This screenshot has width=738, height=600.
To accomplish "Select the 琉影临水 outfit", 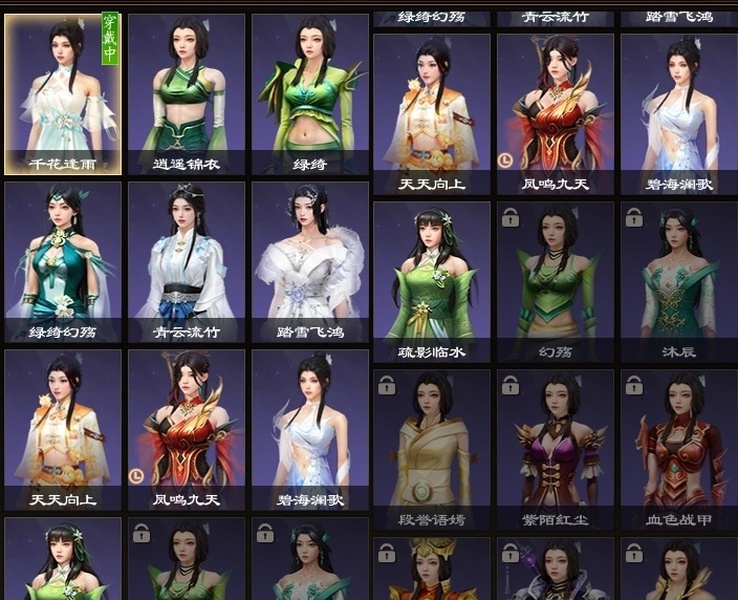I will click(432, 282).
